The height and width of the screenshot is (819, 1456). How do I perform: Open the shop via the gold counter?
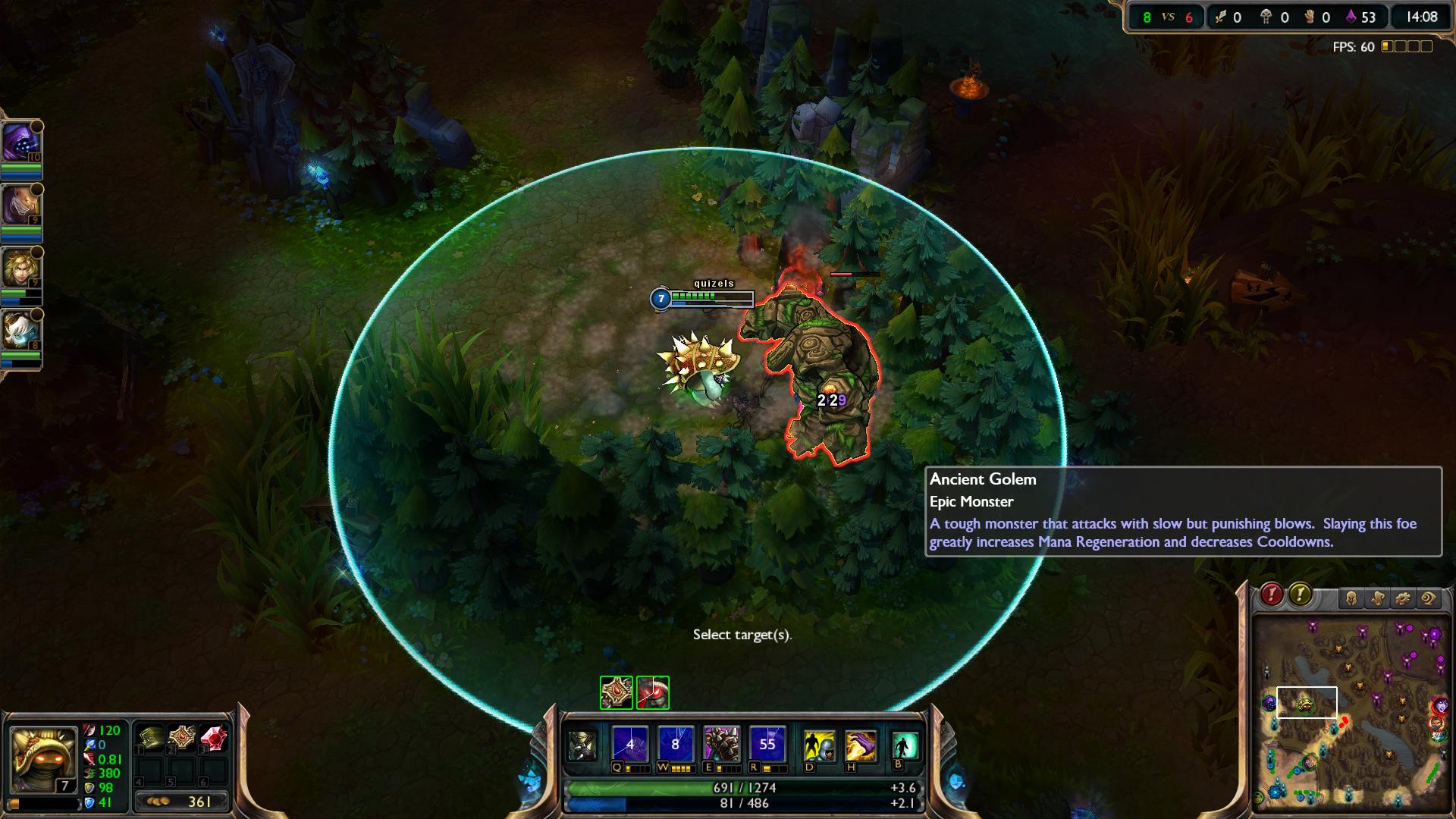coord(182,802)
